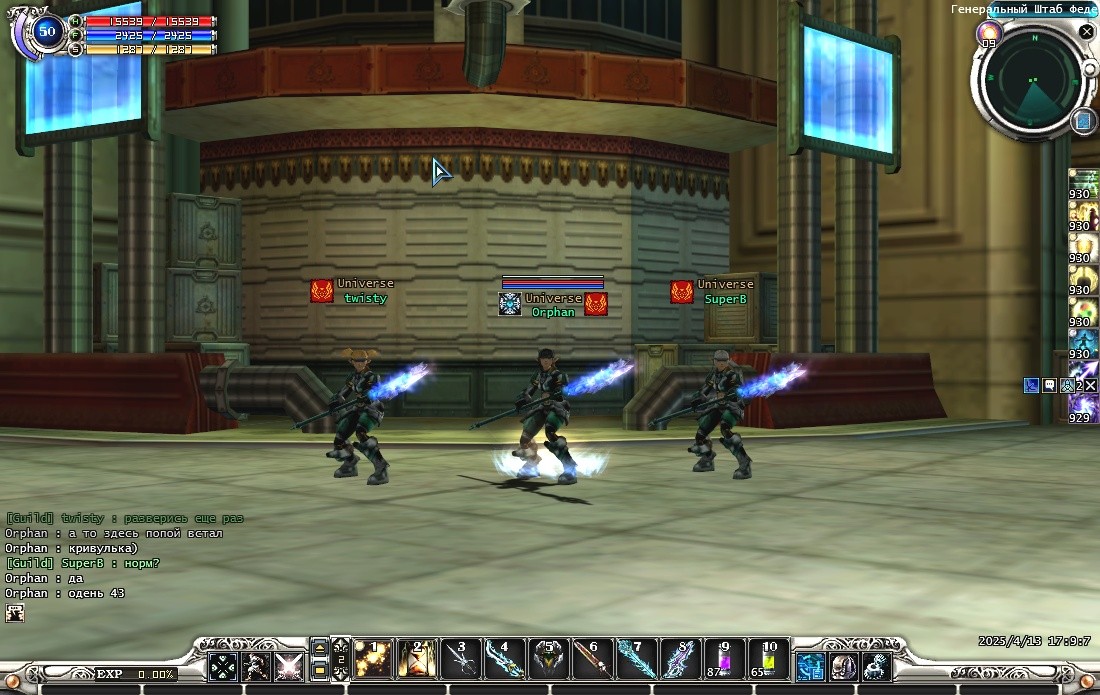The width and height of the screenshot is (1100, 695).
Task: Use the skill in hotbar slot 2
Action: 417,659
